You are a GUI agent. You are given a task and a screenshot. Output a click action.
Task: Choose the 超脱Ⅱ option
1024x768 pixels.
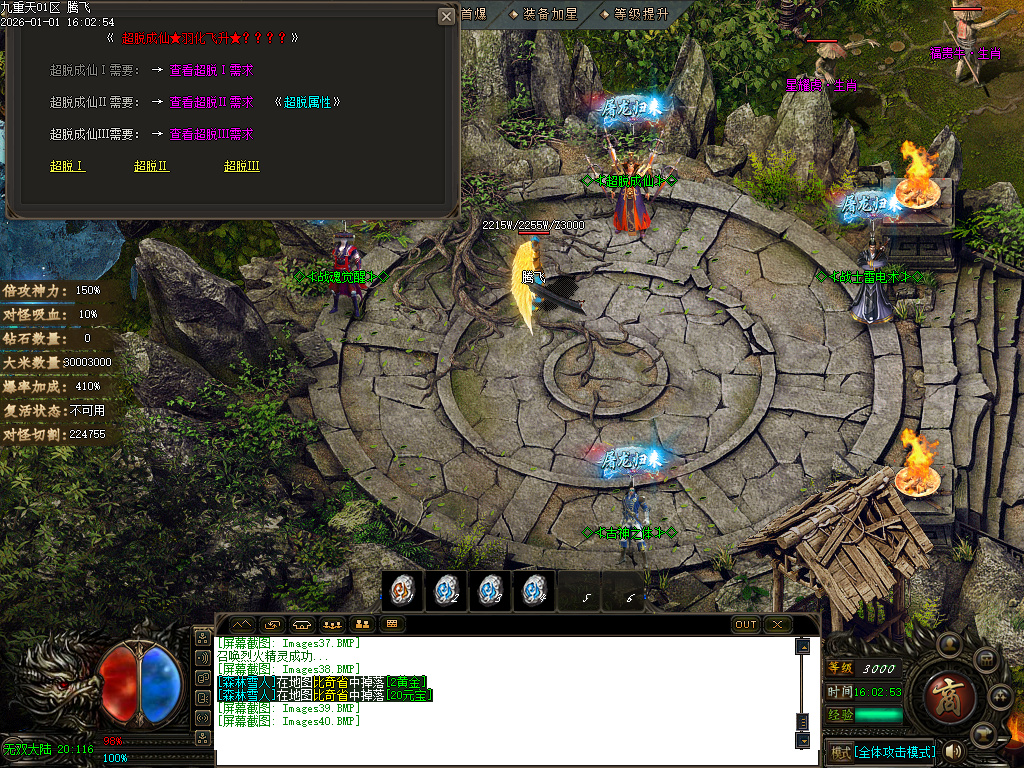click(151, 166)
